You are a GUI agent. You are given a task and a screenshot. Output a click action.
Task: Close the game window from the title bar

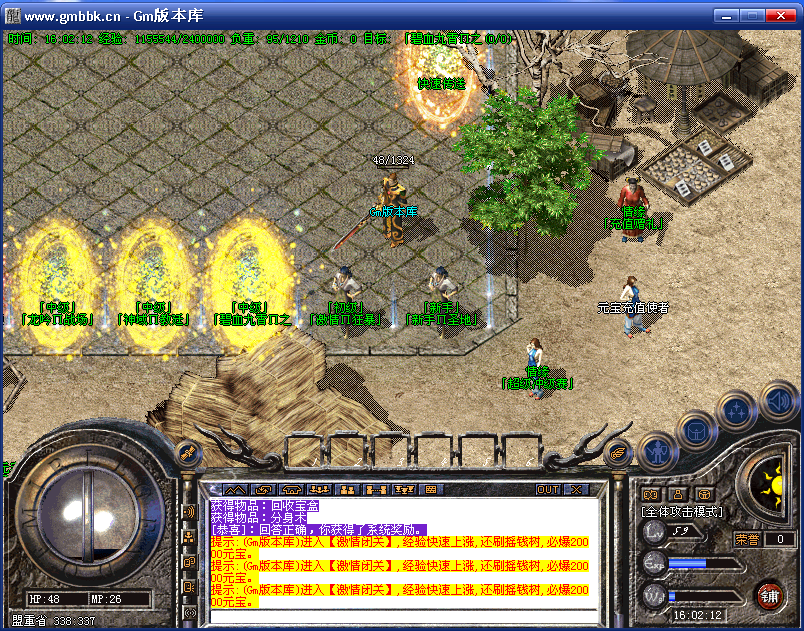(x=782, y=15)
